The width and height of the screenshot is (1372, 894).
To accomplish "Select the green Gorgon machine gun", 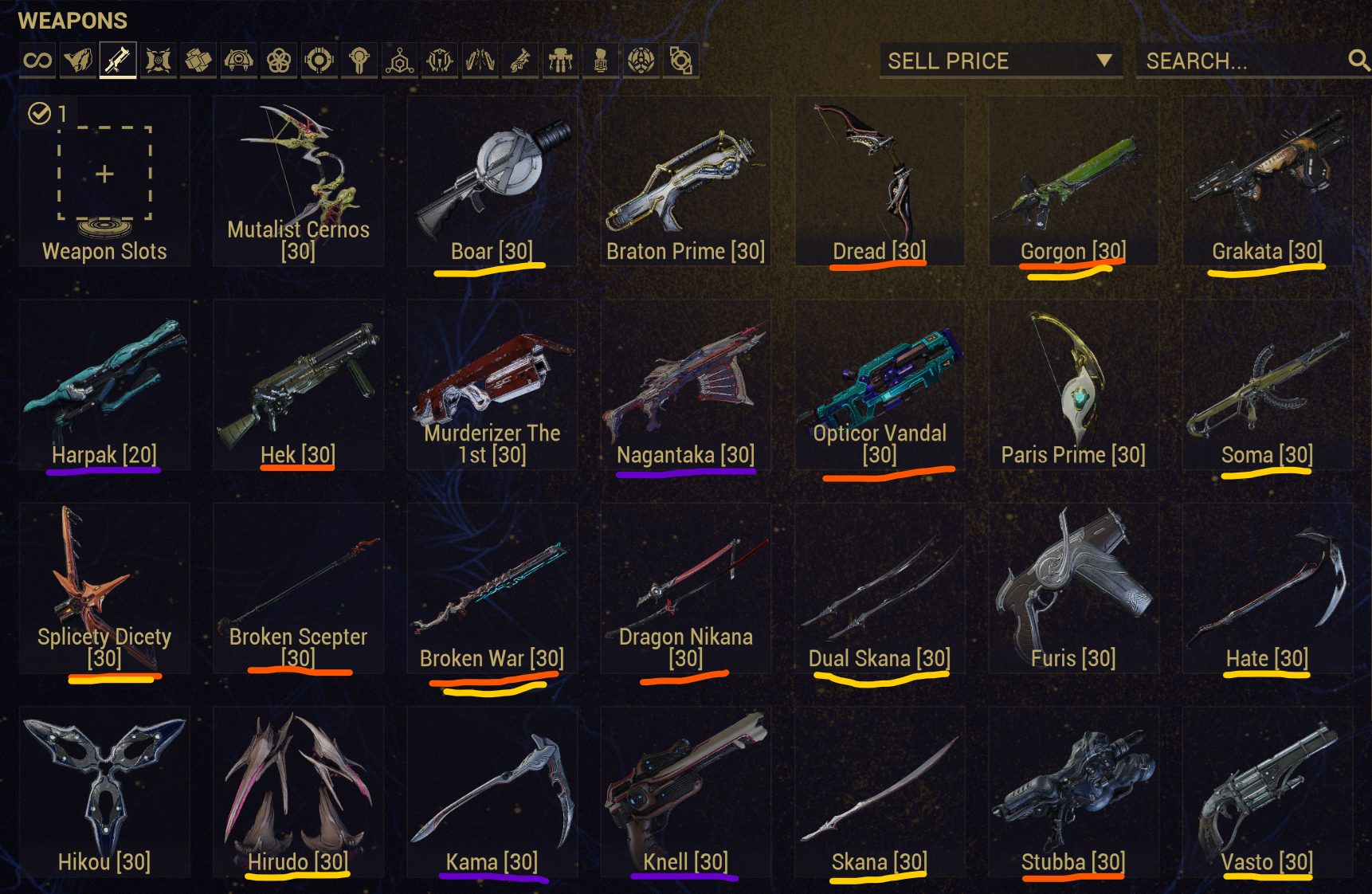I will 1073,182.
